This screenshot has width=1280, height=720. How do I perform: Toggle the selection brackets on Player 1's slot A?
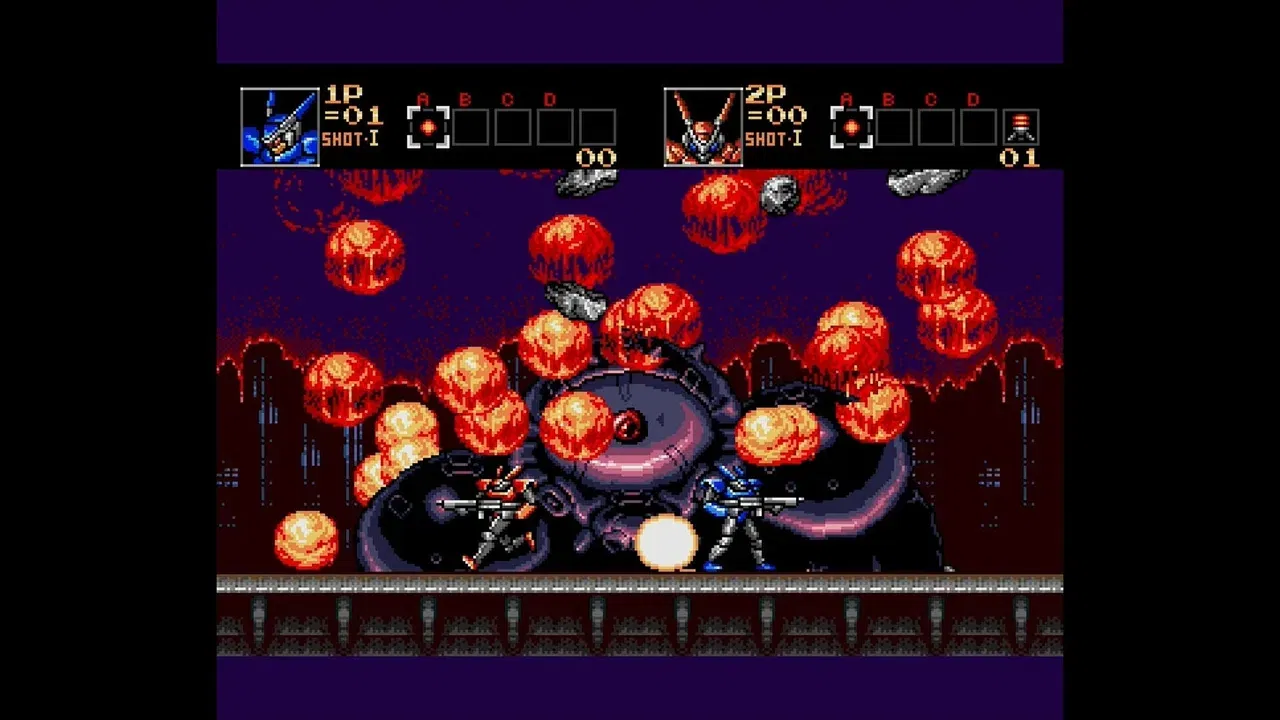pyautogui.click(x=428, y=128)
